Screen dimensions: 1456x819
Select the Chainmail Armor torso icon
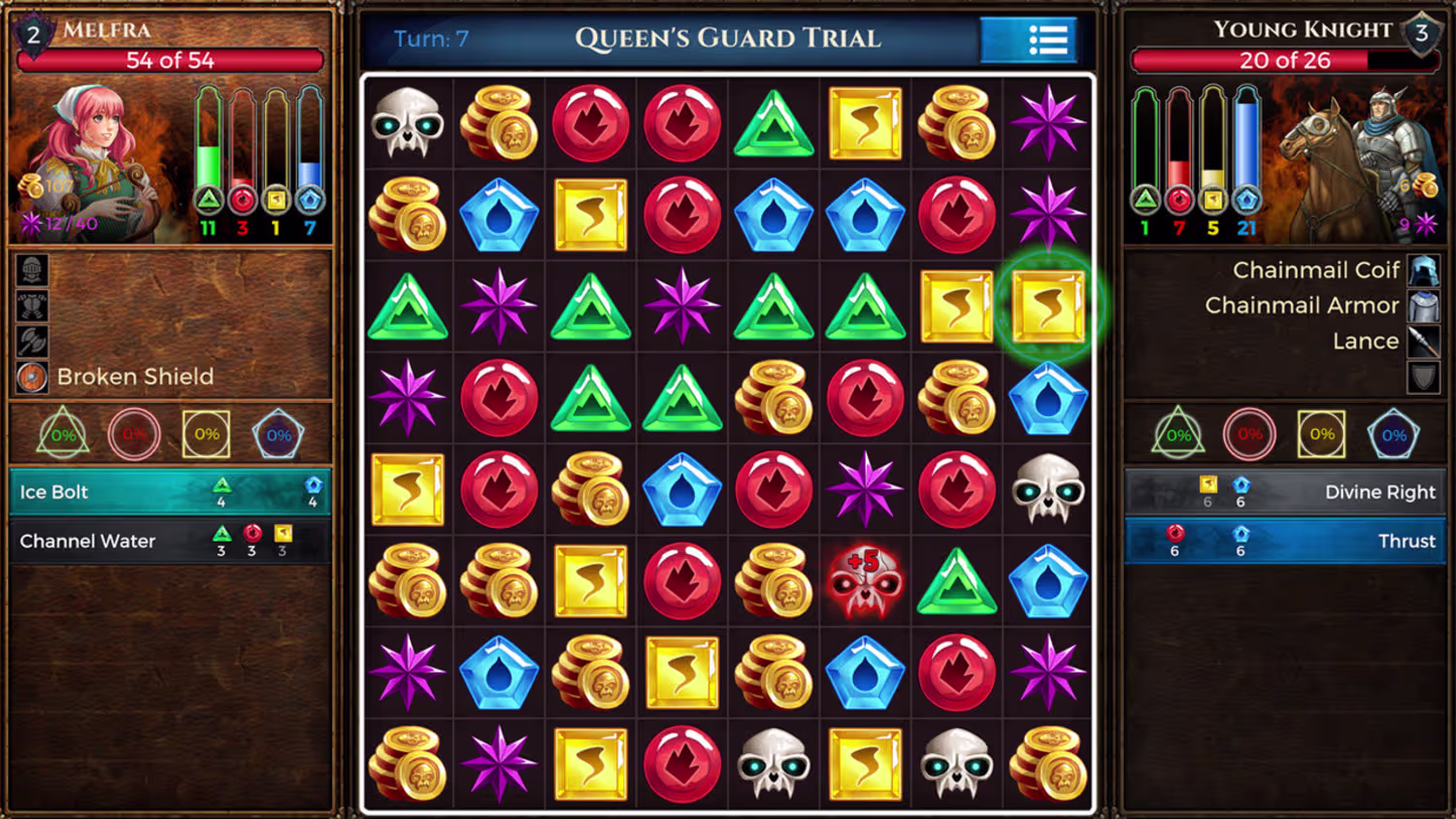pos(1423,305)
